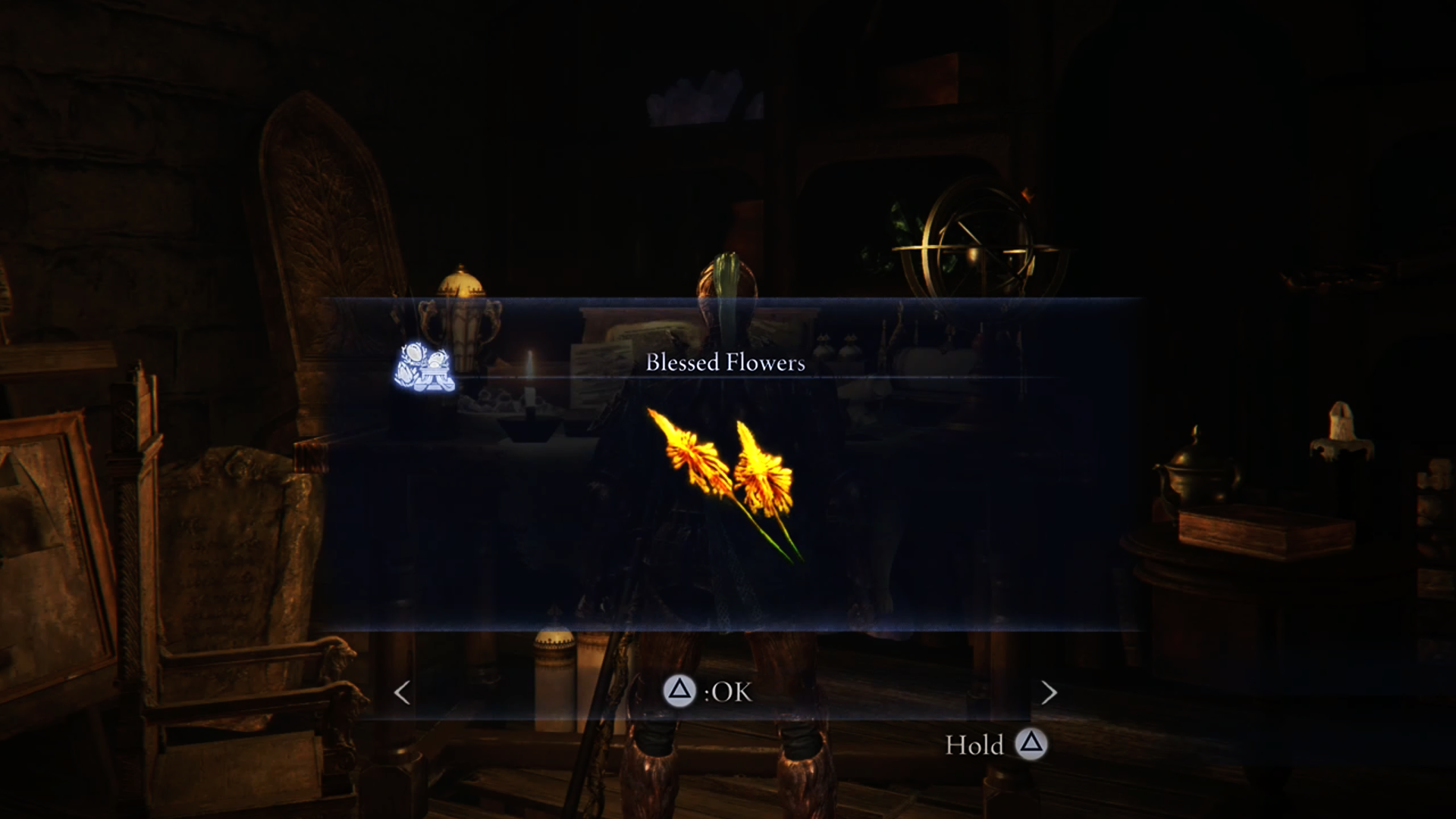The height and width of the screenshot is (819, 1456).
Task: Click the right navigation chevron
Action: pyautogui.click(x=1050, y=692)
